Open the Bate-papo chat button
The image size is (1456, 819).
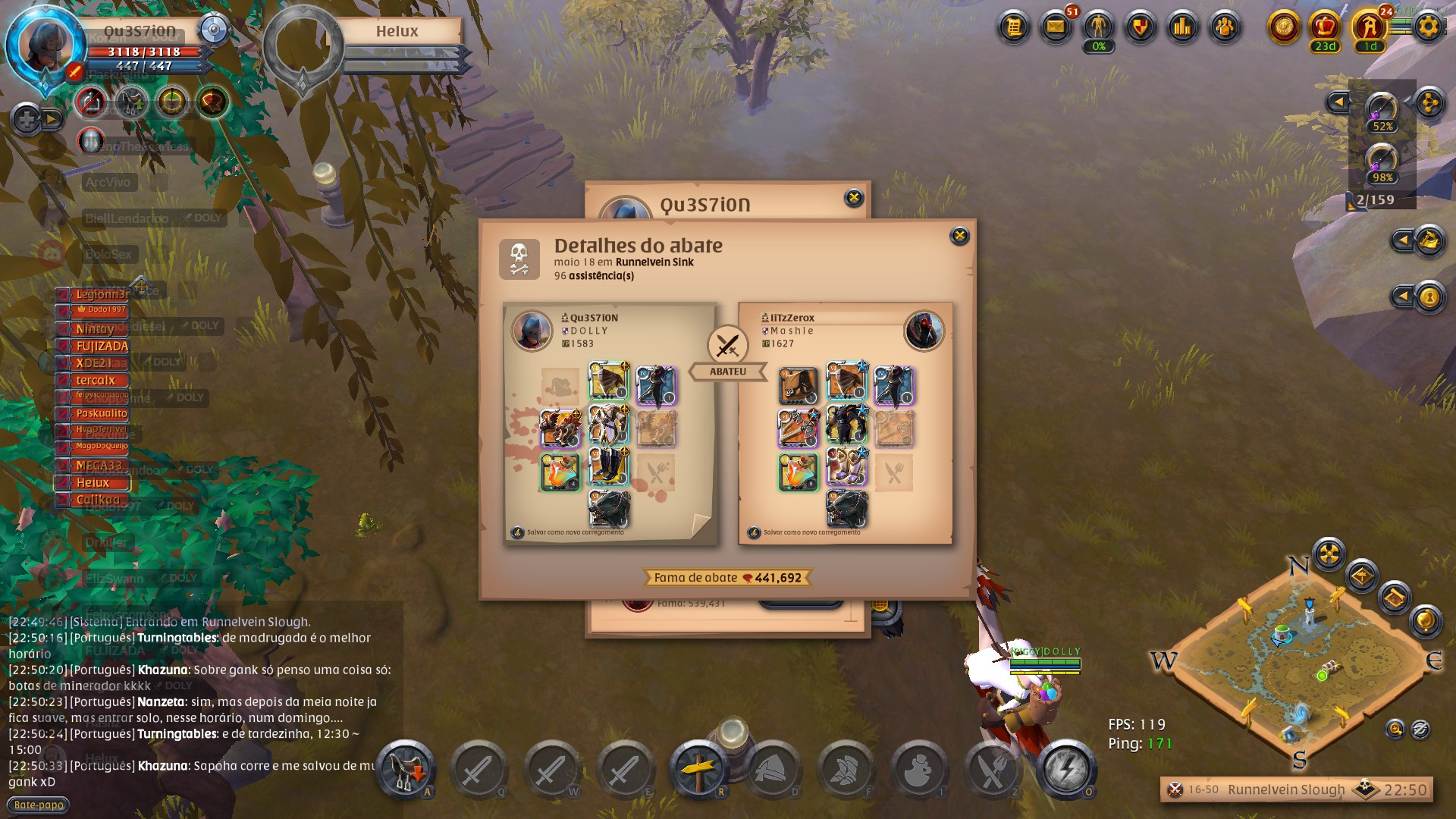click(39, 805)
